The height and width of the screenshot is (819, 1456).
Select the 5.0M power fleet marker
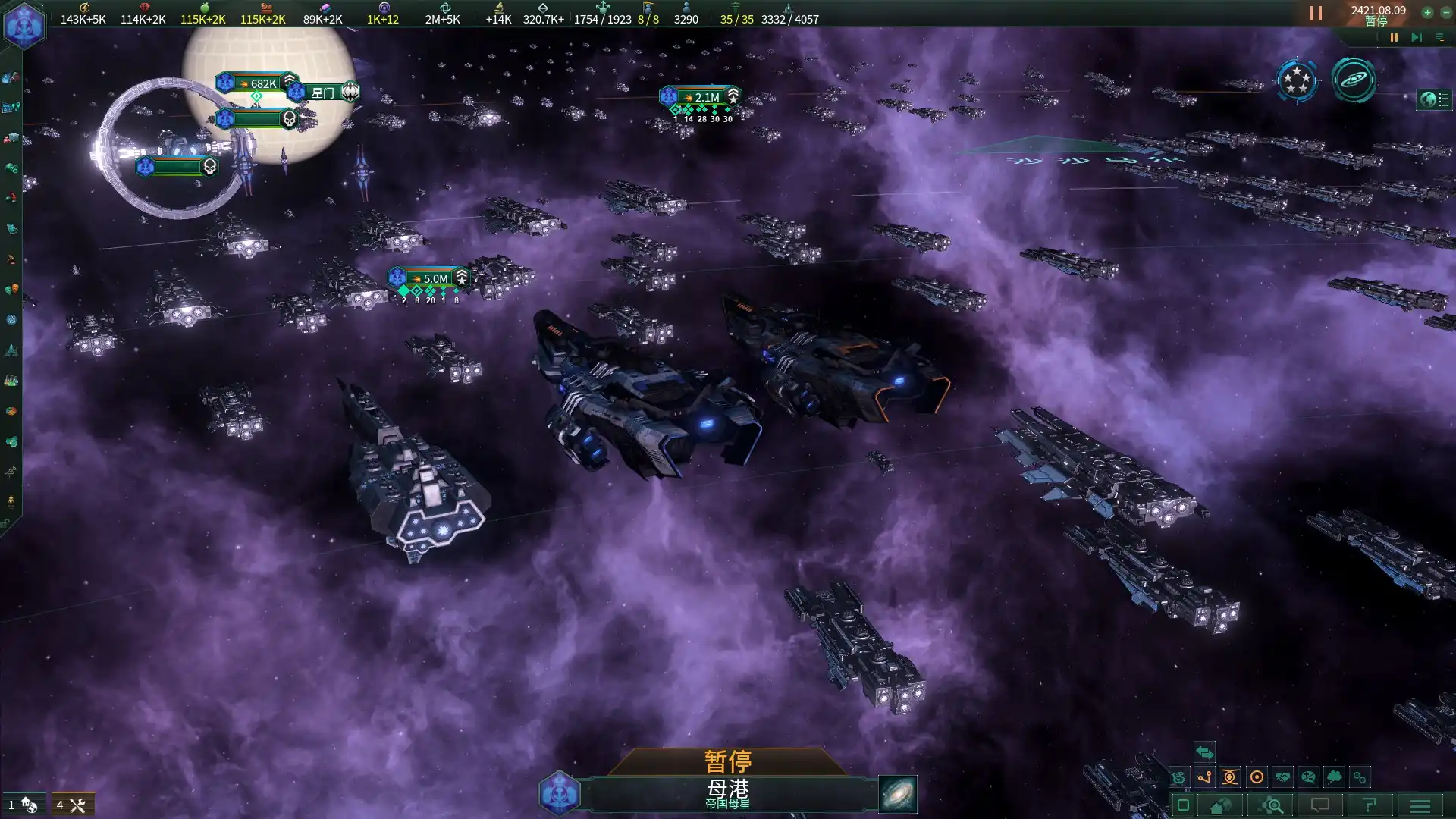[x=429, y=278]
